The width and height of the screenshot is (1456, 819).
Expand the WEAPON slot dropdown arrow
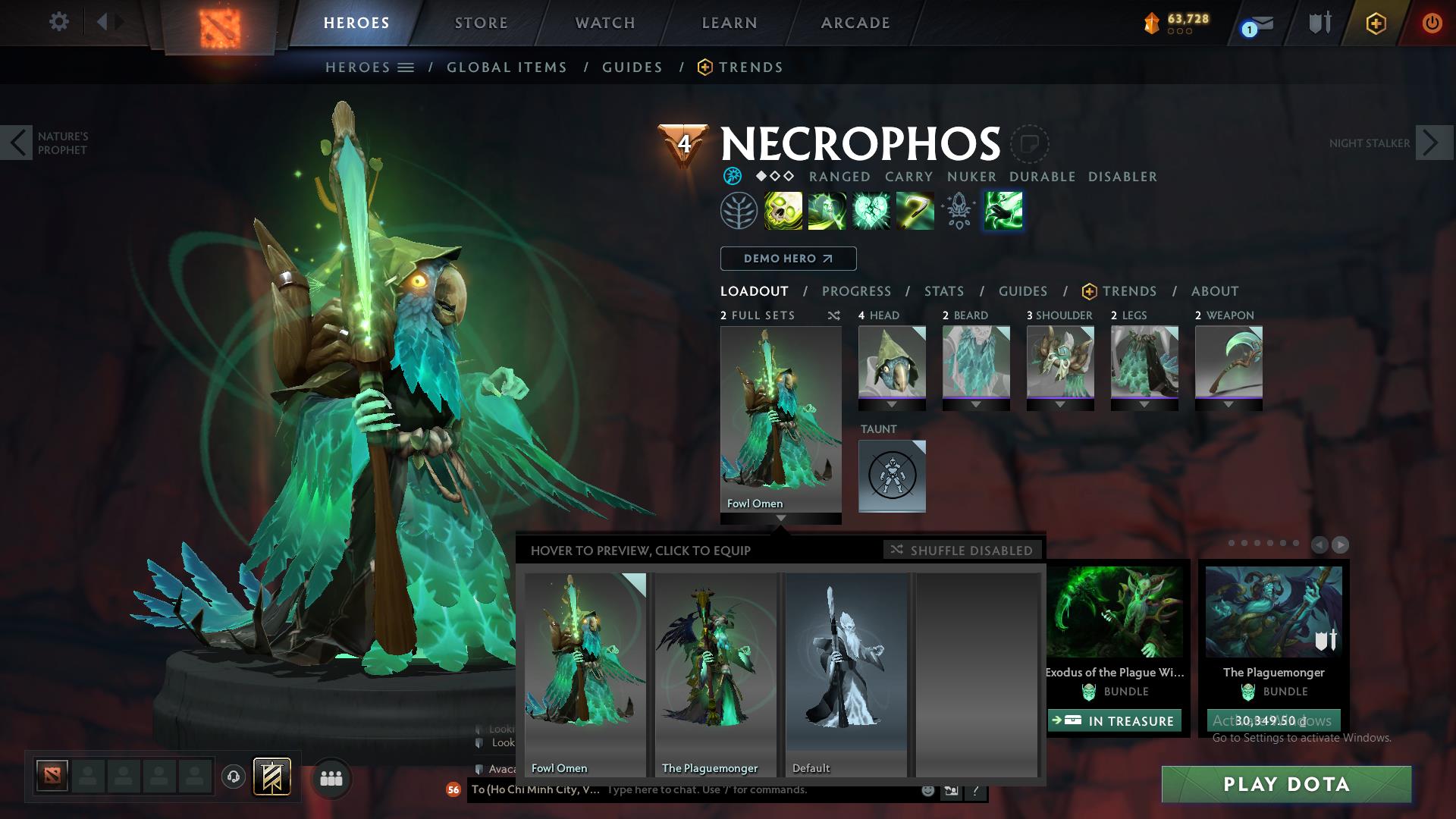pyautogui.click(x=1229, y=406)
